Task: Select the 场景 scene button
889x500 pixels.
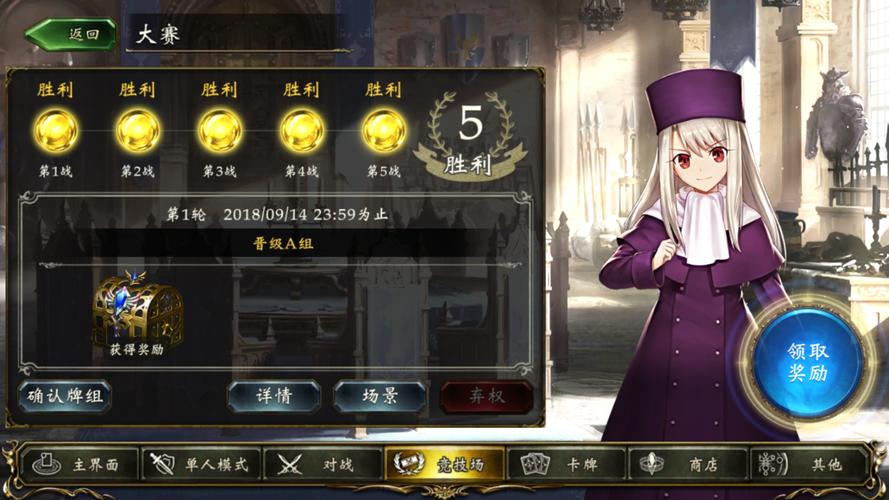Action: [380, 396]
